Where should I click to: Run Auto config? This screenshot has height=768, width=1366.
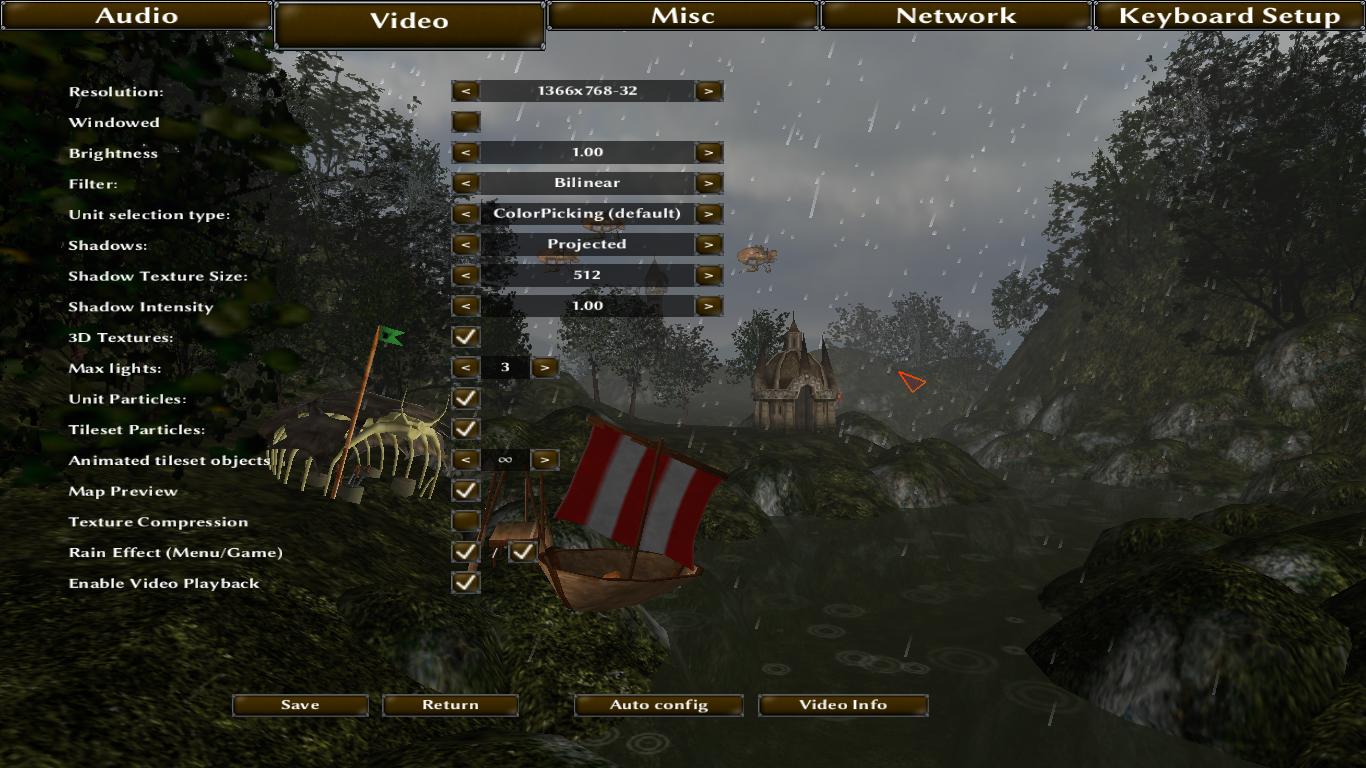click(x=658, y=705)
